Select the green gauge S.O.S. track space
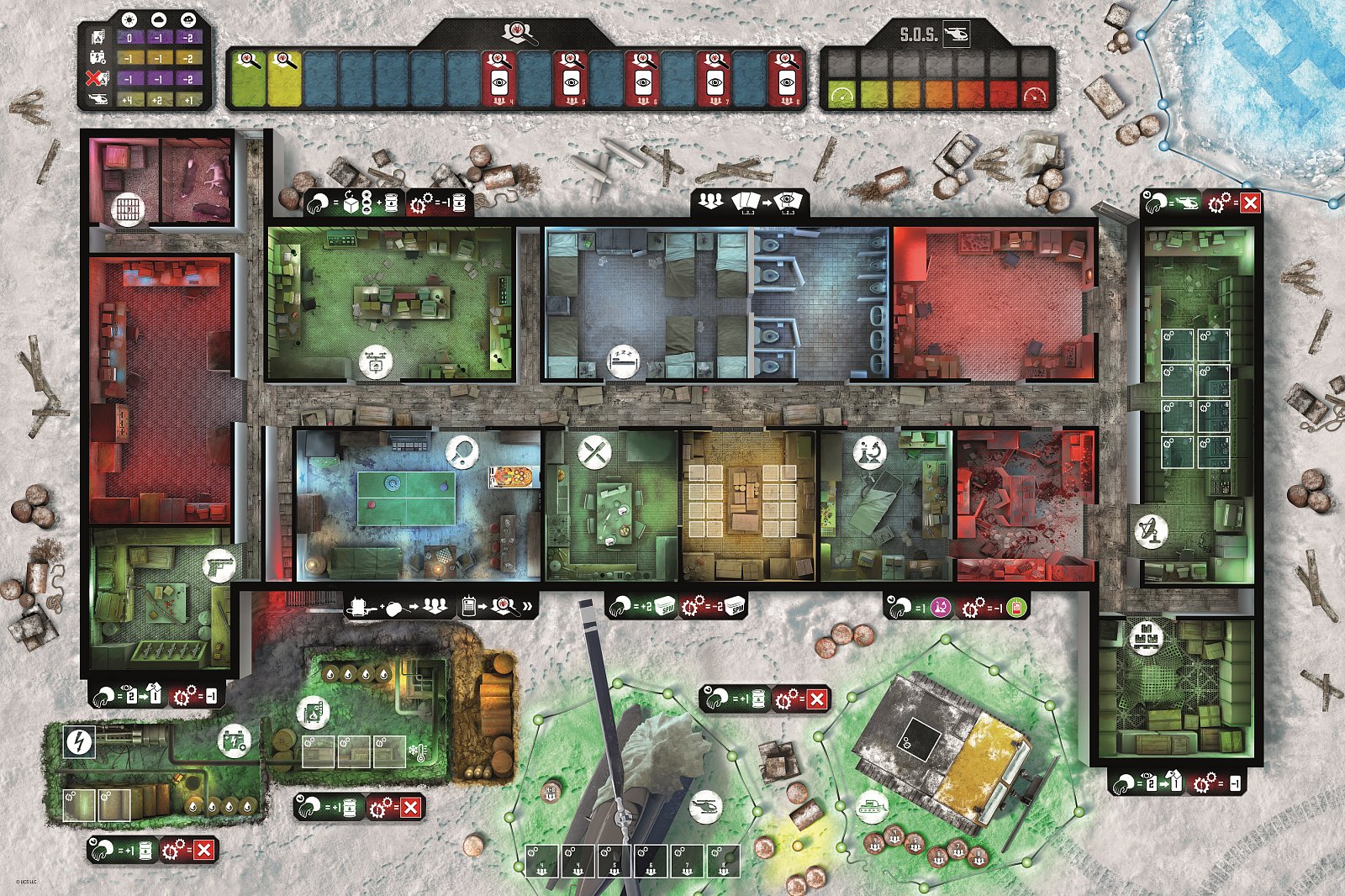This screenshot has height=896, width=1345. pos(841,94)
